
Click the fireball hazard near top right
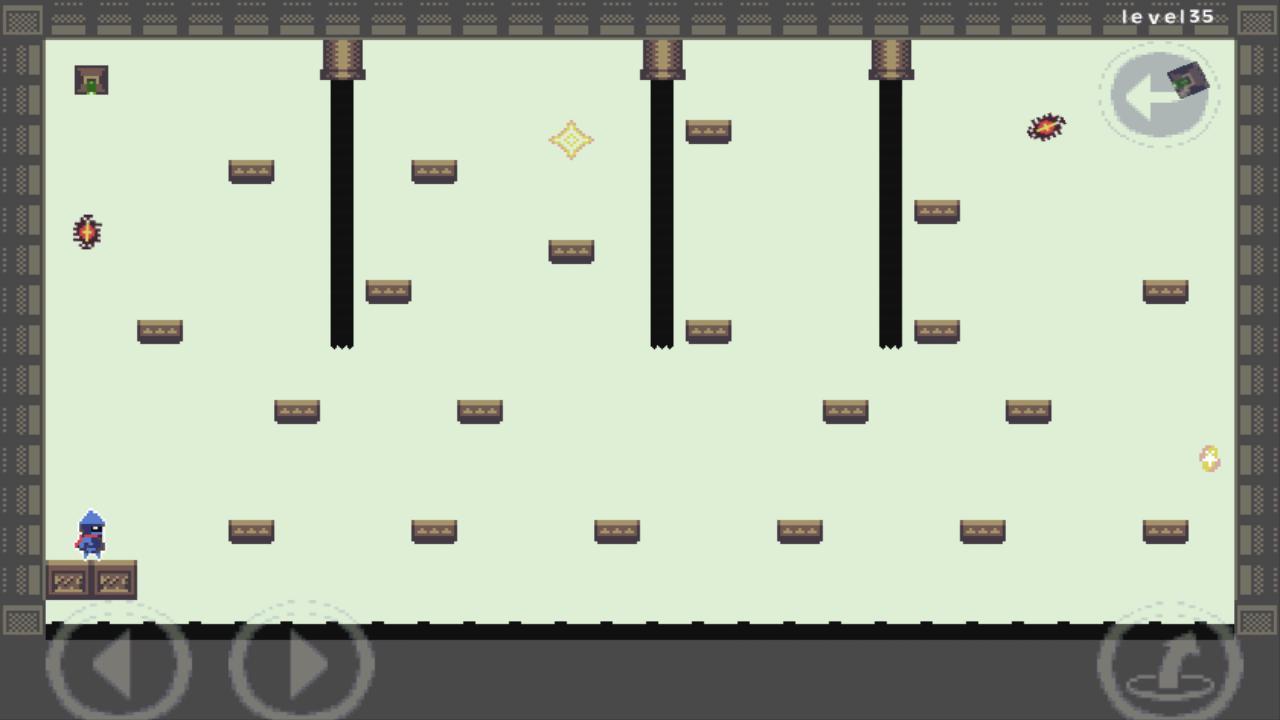coord(1046,127)
